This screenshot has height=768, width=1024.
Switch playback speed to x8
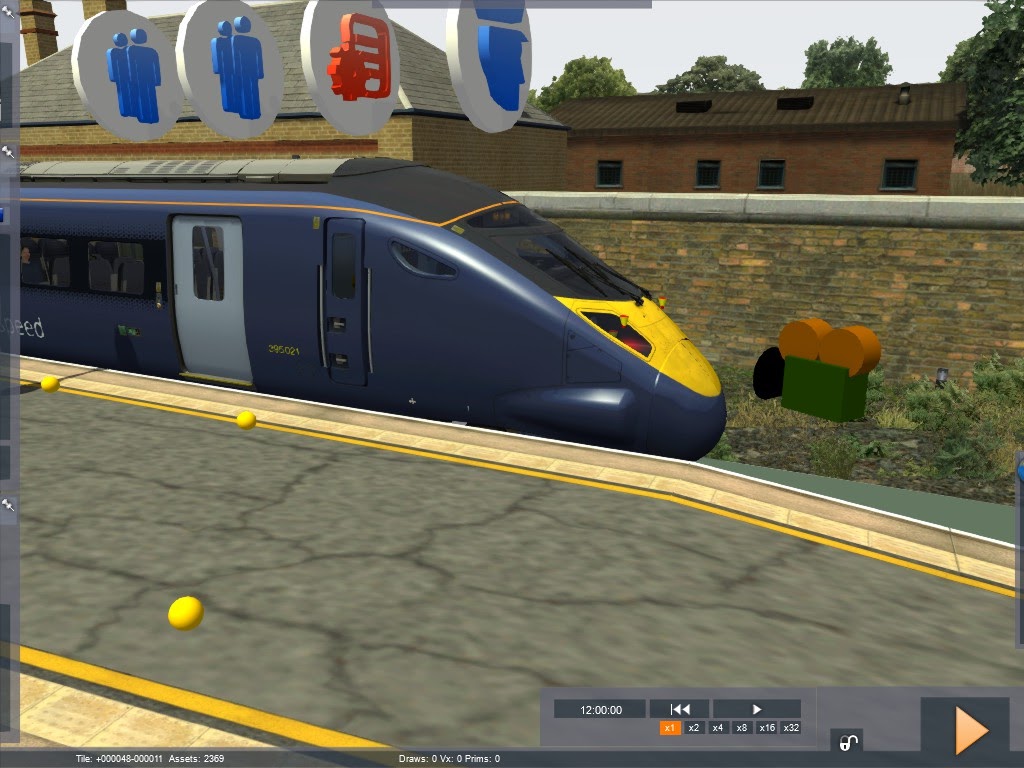point(742,728)
